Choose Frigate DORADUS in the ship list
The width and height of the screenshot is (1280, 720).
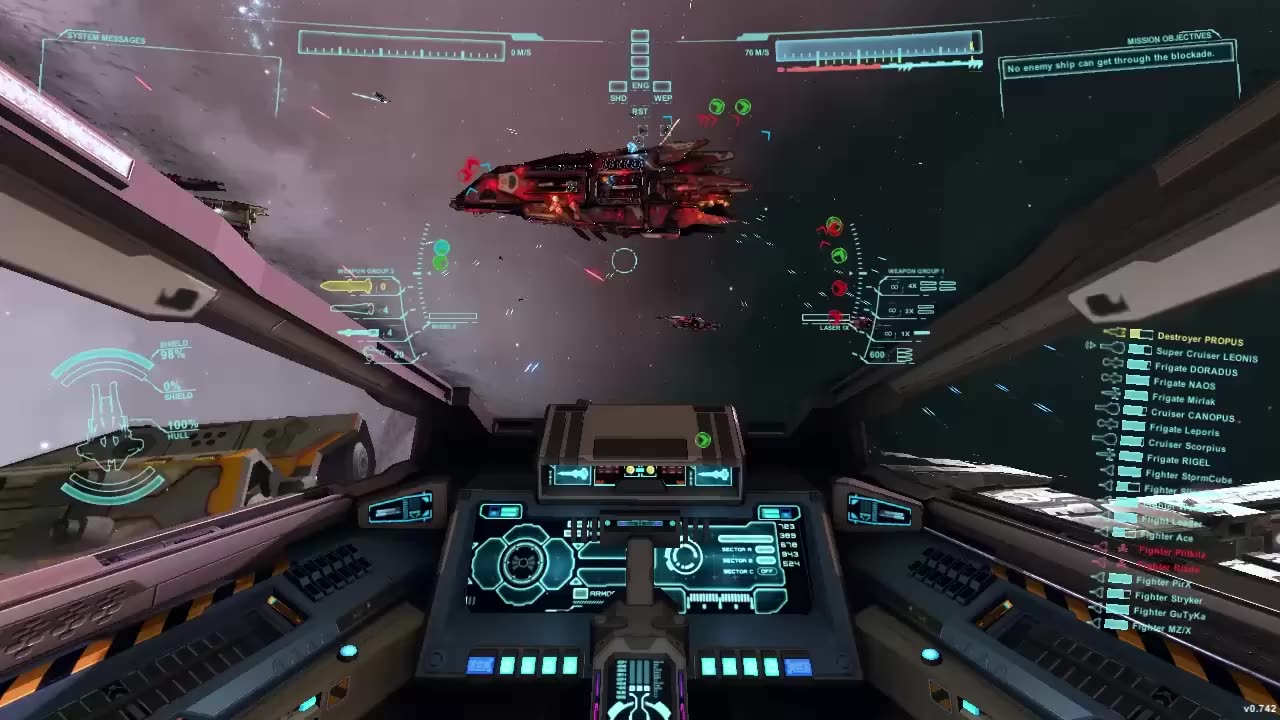click(x=1194, y=370)
